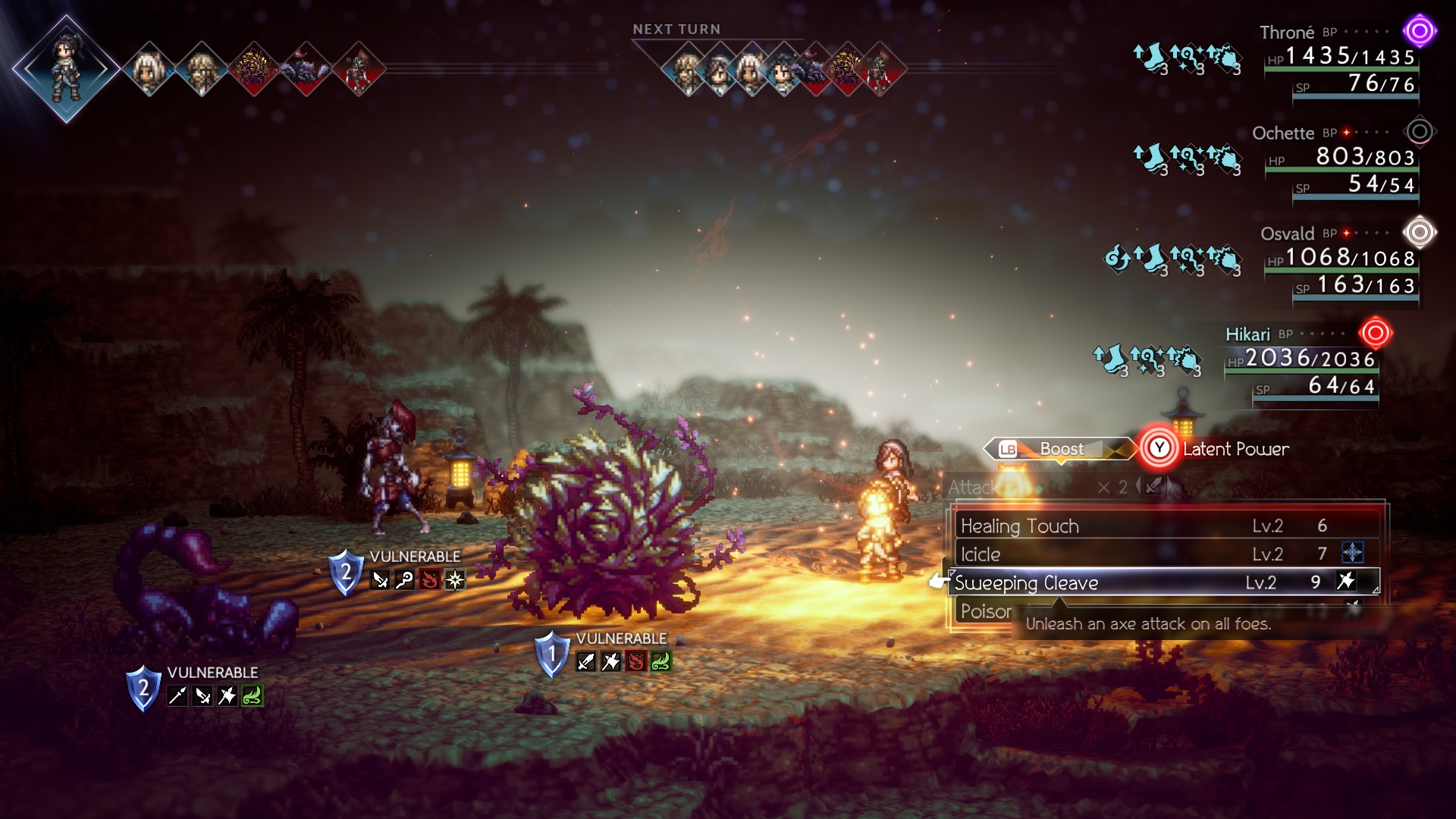The width and height of the screenshot is (1456, 819).
Task: Activate the Boost option
Action: tap(1060, 449)
